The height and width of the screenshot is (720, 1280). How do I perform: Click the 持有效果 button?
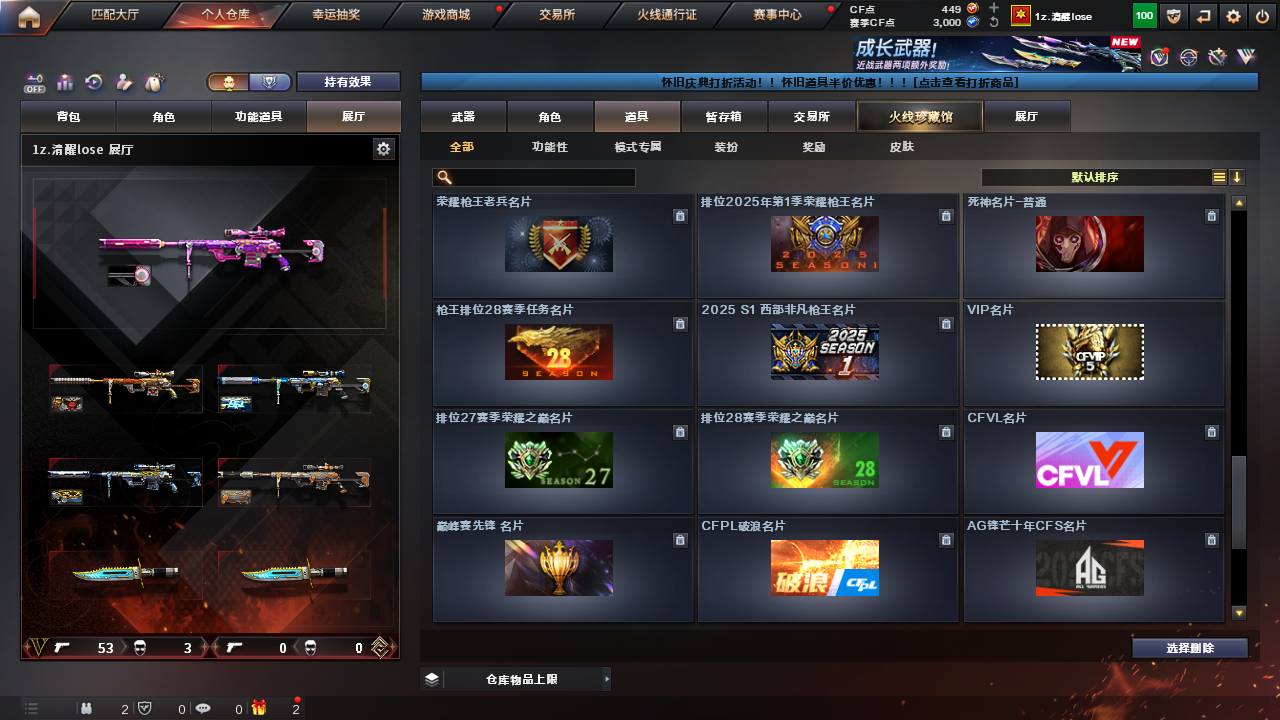pyautogui.click(x=348, y=82)
